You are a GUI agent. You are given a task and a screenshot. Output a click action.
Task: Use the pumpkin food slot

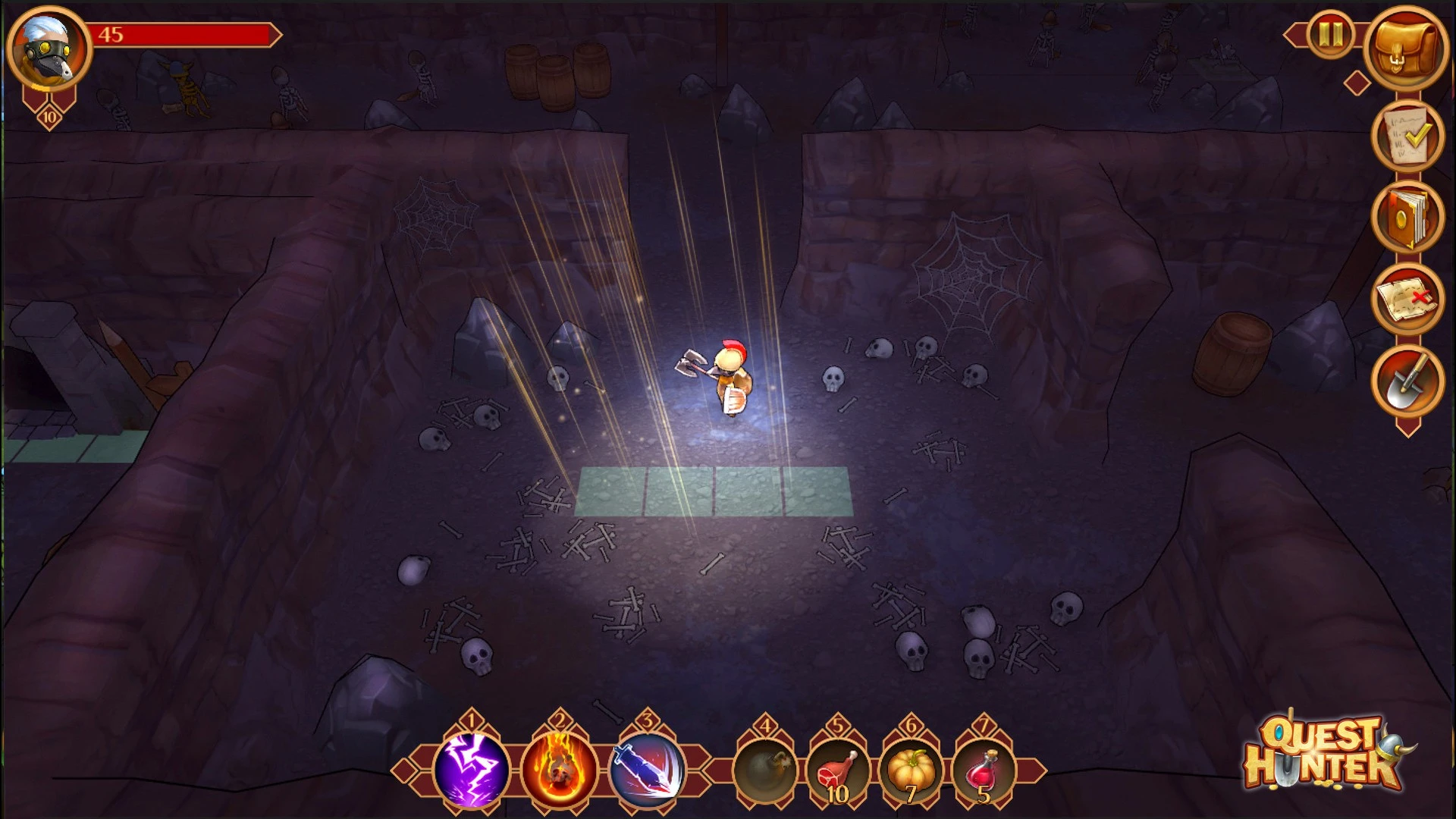(x=911, y=770)
